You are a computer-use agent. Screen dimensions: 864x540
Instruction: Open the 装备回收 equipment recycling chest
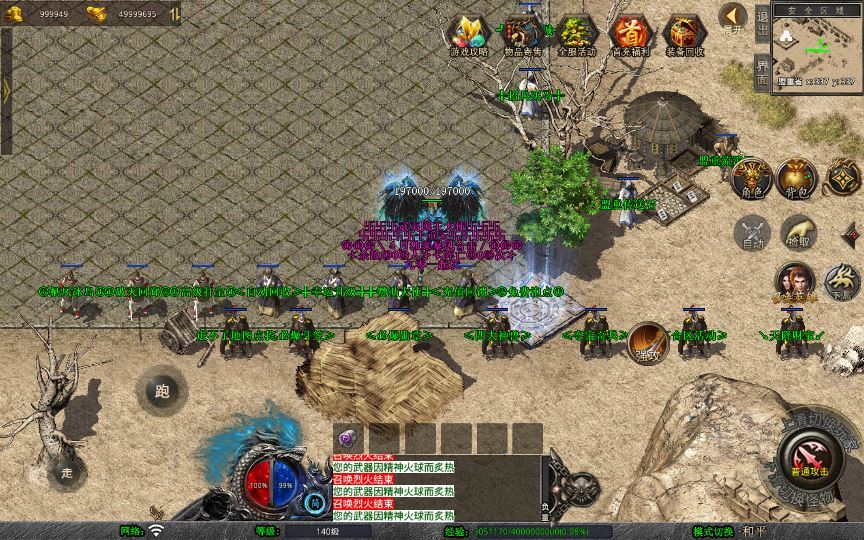684,35
